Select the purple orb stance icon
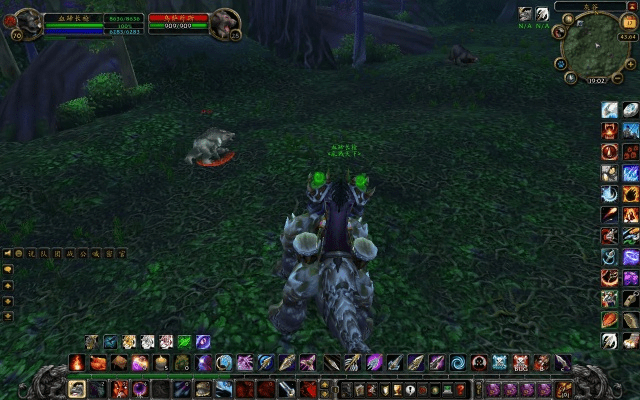 click(x=203, y=342)
